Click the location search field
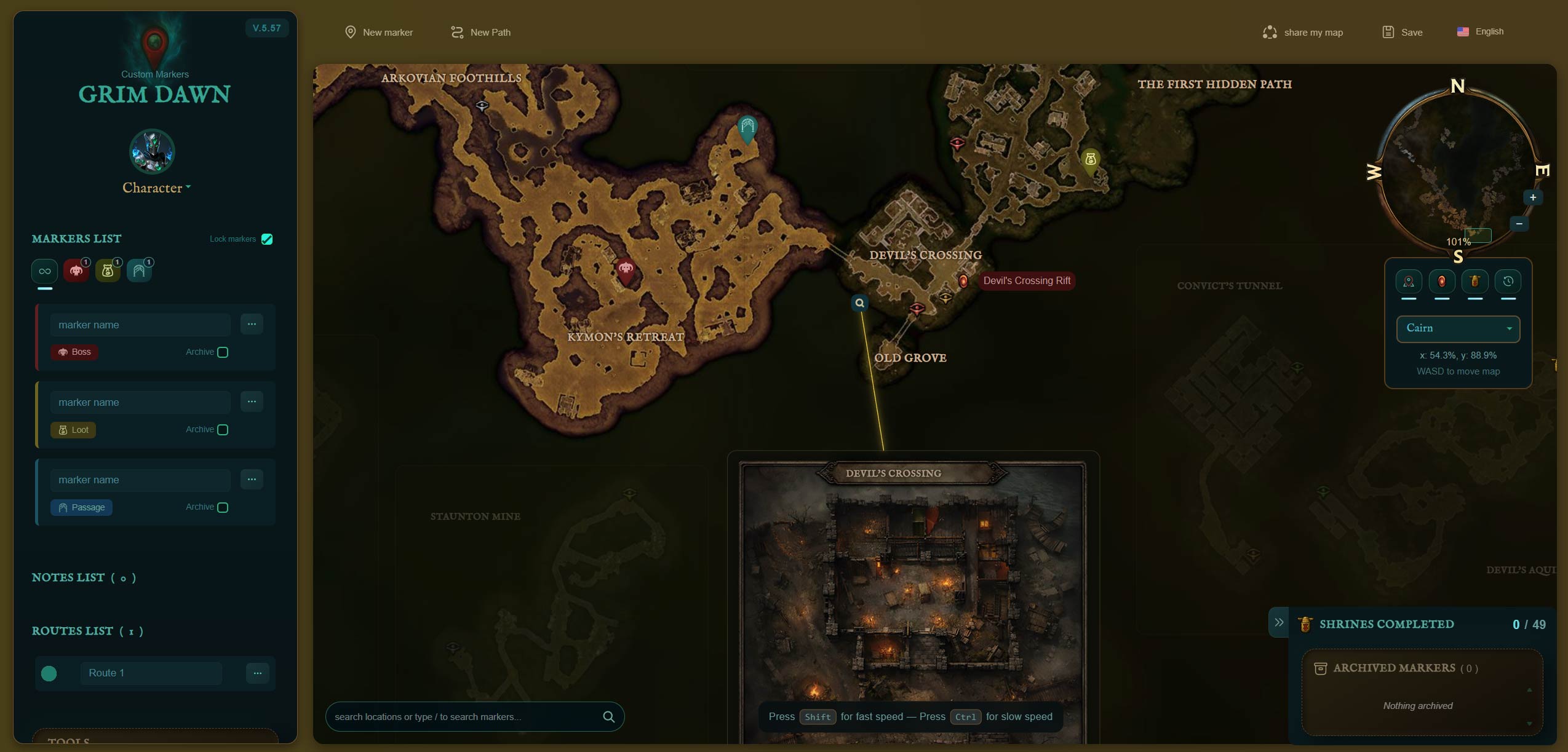This screenshot has height=752, width=1568. click(x=465, y=716)
